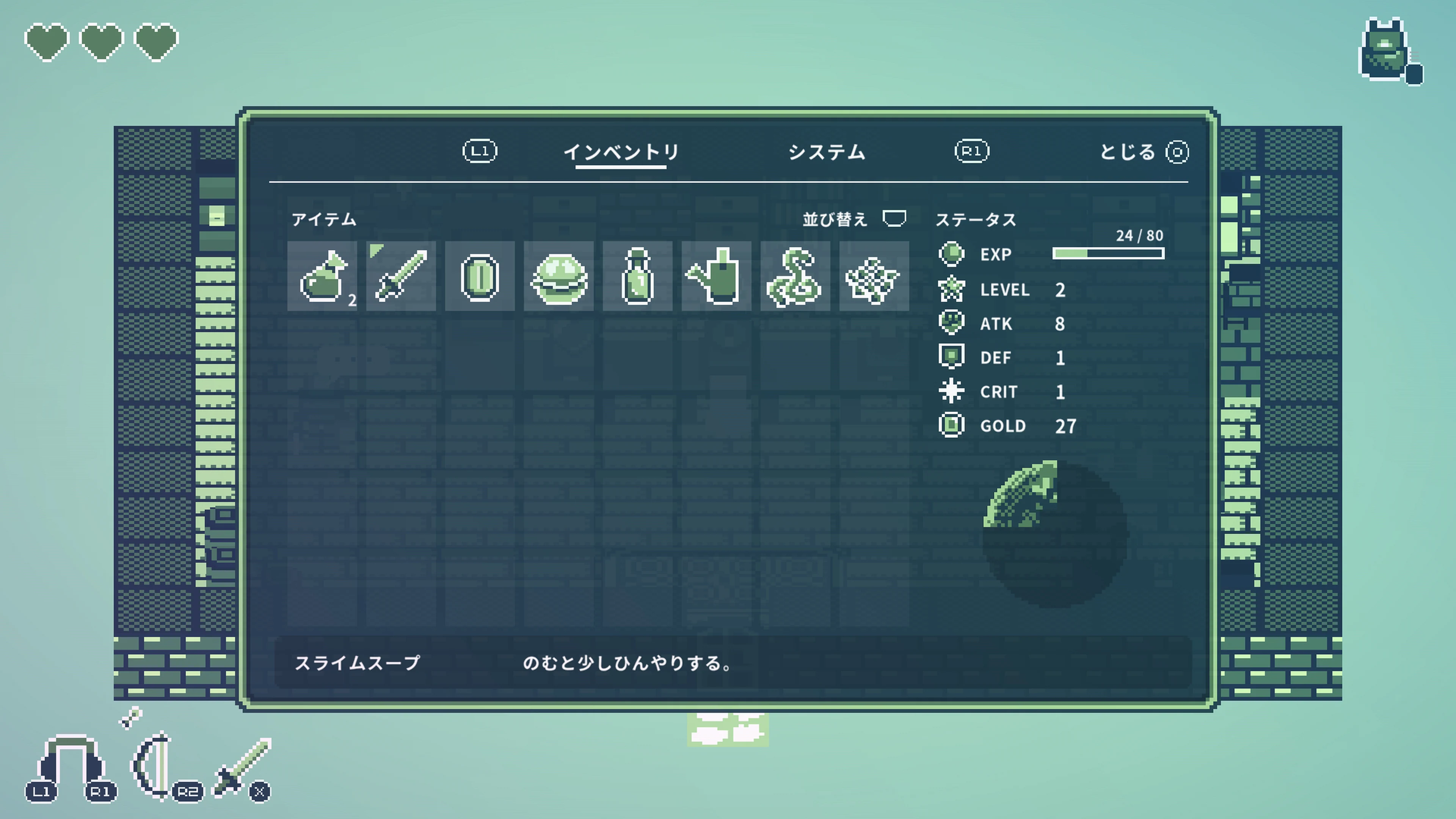Switch to the インベントリ tab

click(622, 152)
